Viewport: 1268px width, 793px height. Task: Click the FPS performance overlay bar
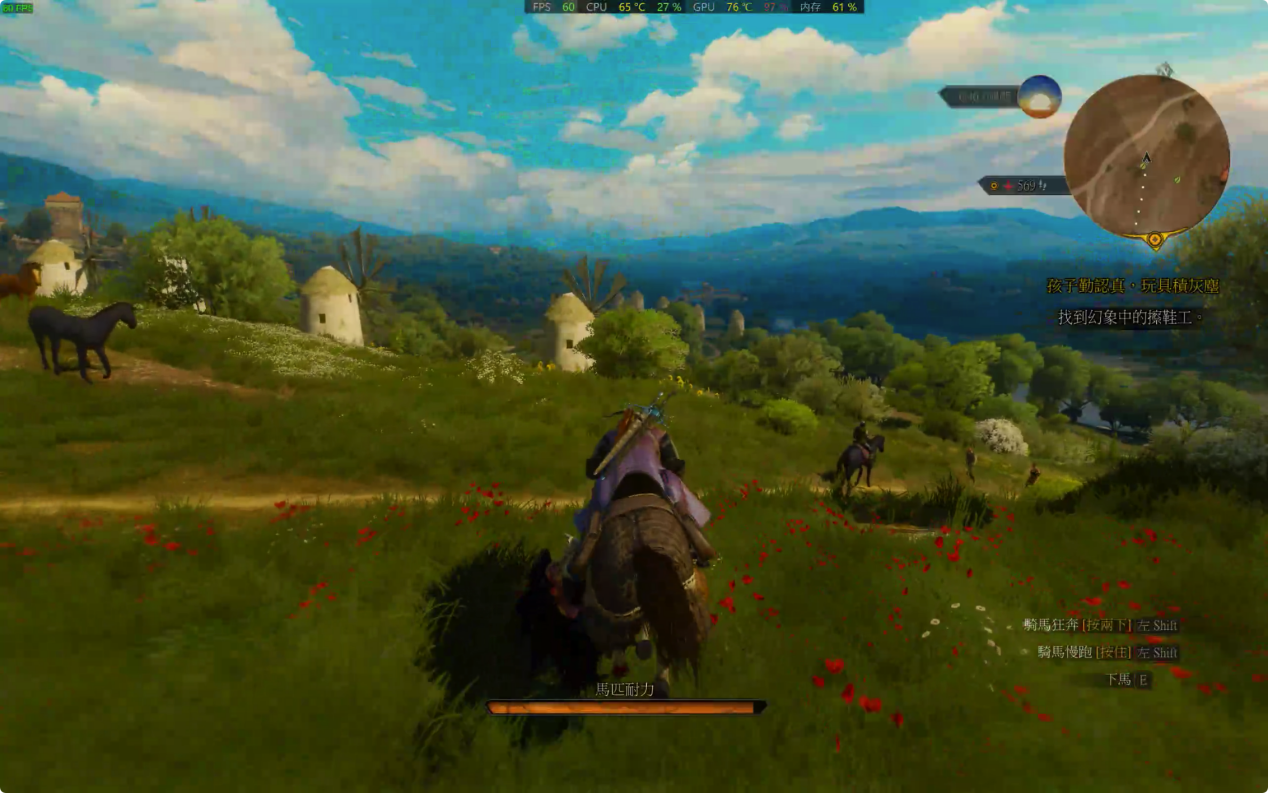[x=694, y=7]
